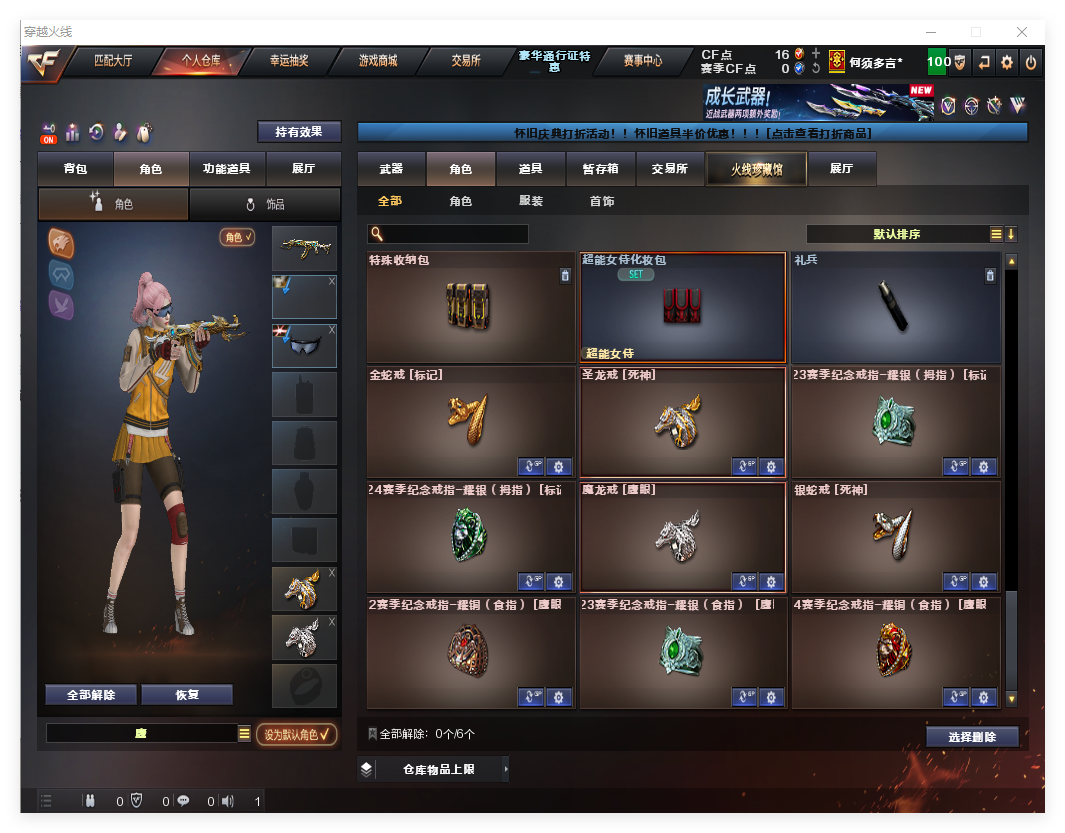Open the 火线珍藏馆 collection tab
The width and height of the screenshot is (1065, 833).
point(755,169)
